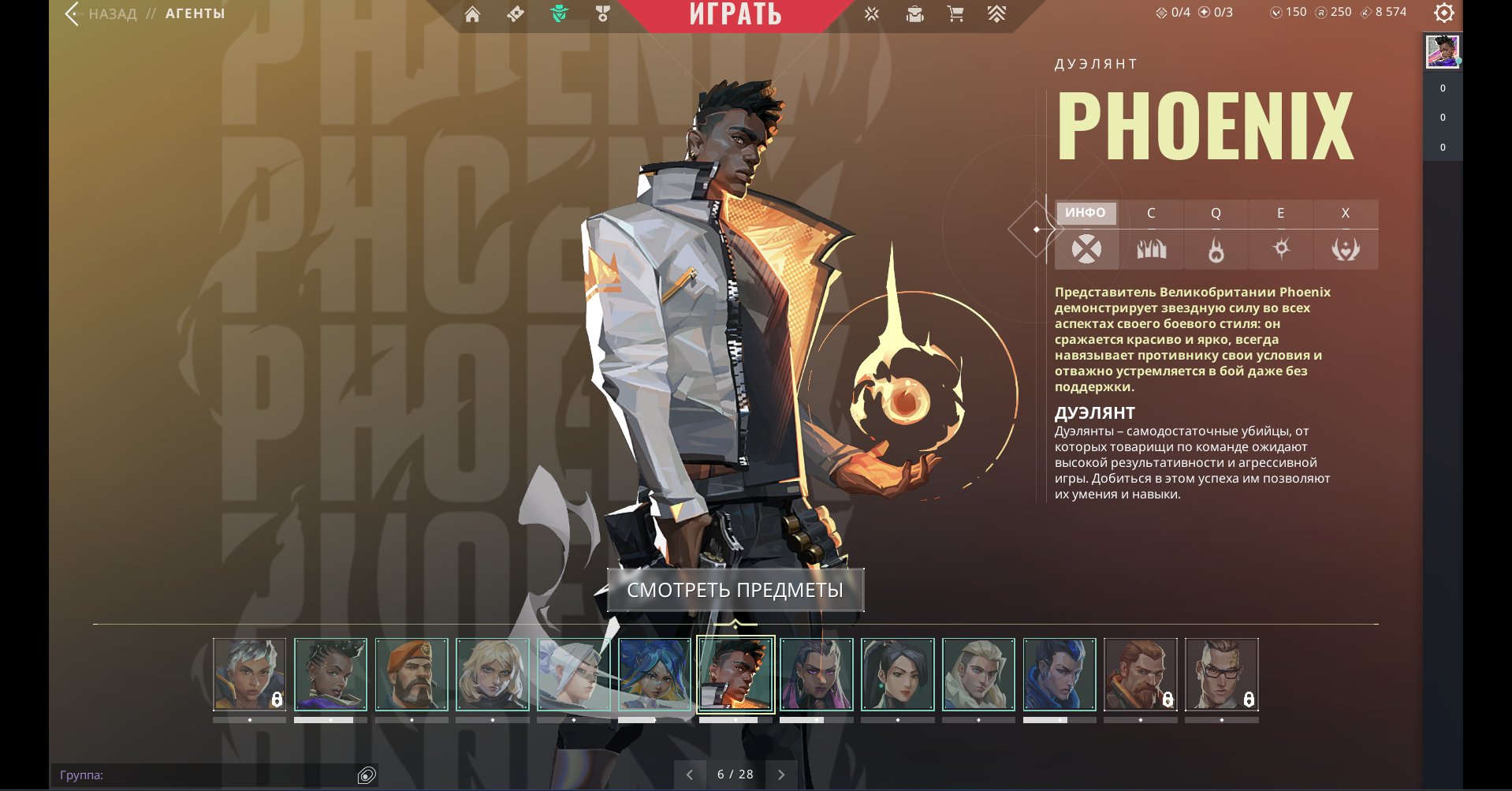Open the store cart icon
The height and width of the screenshot is (791, 1512).
pyautogui.click(x=955, y=13)
